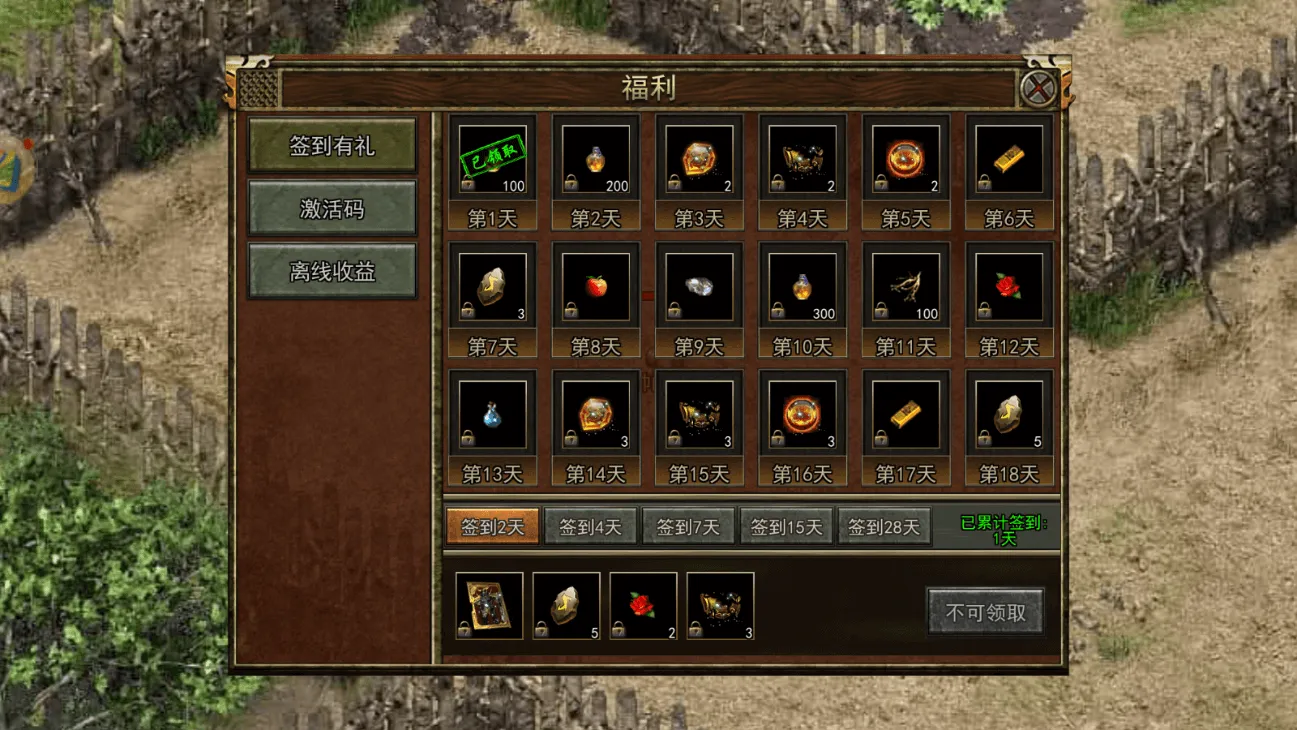The height and width of the screenshot is (730, 1297).
Task: View the 第12天 red rose reward
Action: tap(1009, 286)
